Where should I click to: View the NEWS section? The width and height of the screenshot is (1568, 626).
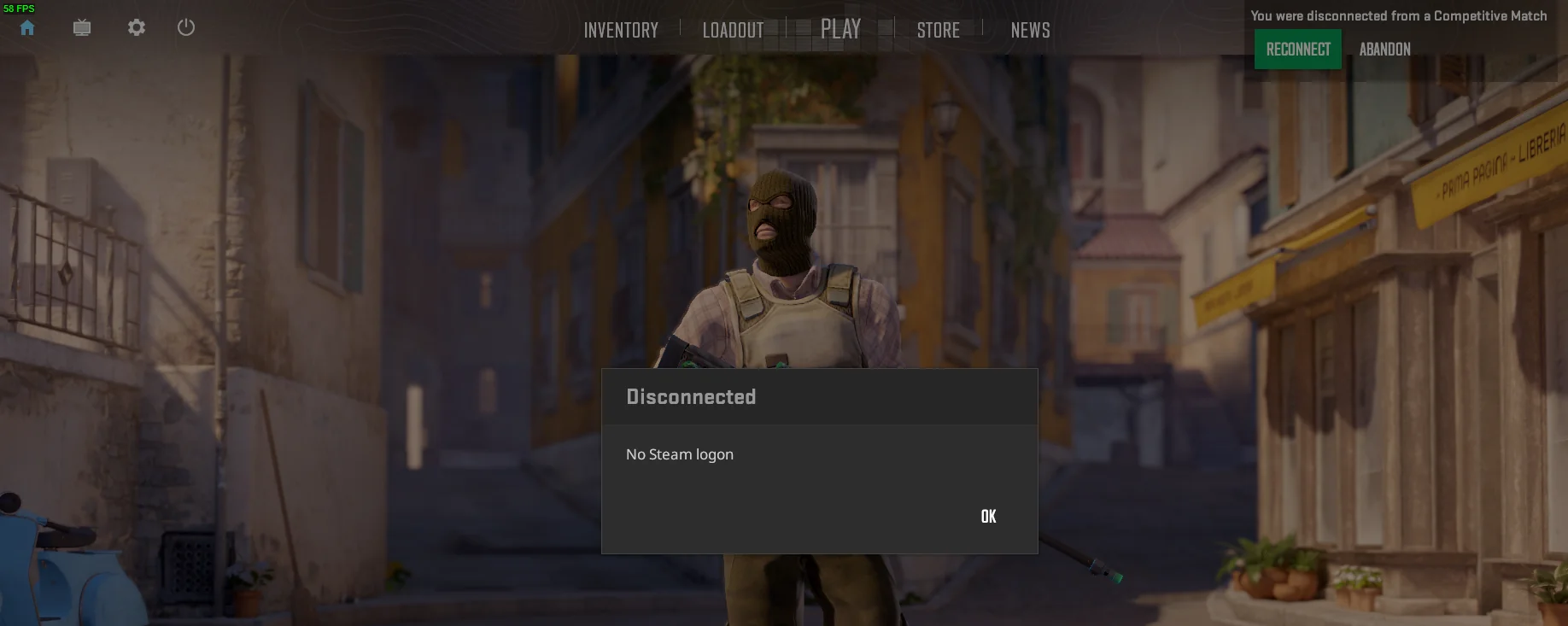(x=1029, y=31)
